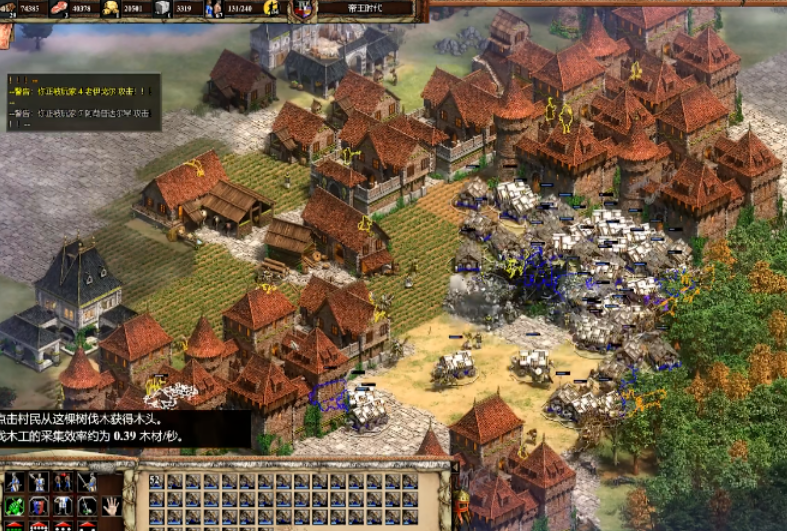This screenshot has height=531, width=787.
Task: Select the unit portrait marked 52
Action: tap(154, 482)
